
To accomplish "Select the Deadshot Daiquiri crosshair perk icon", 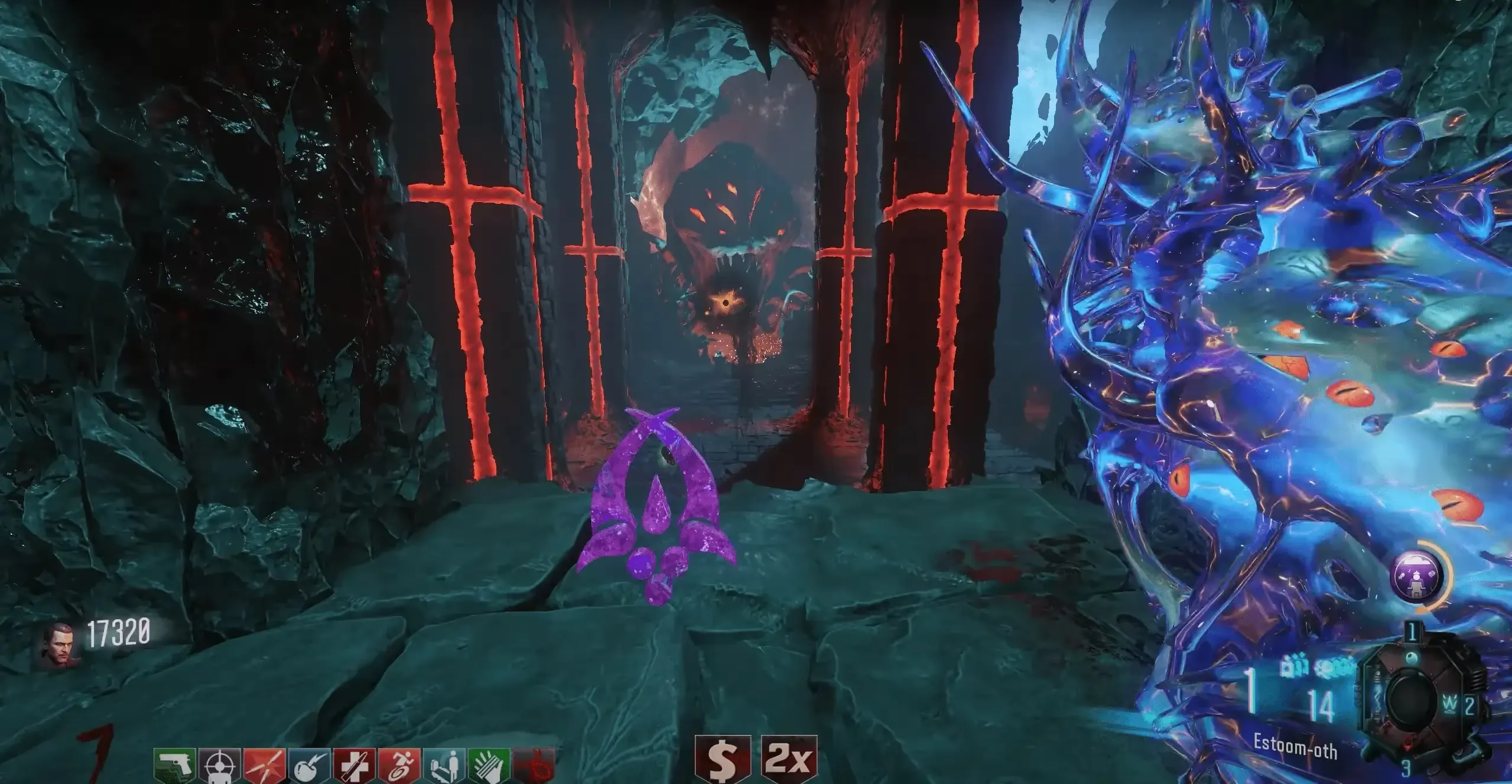I will point(219,766).
